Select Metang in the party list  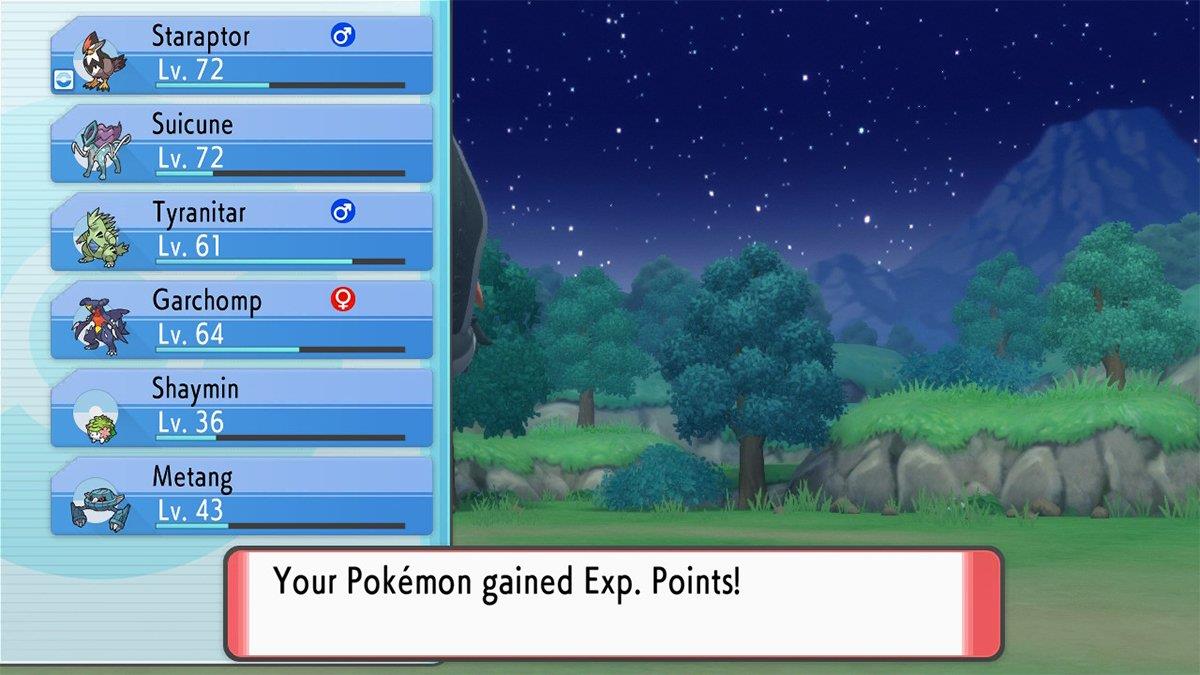pyautogui.click(x=242, y=495)
